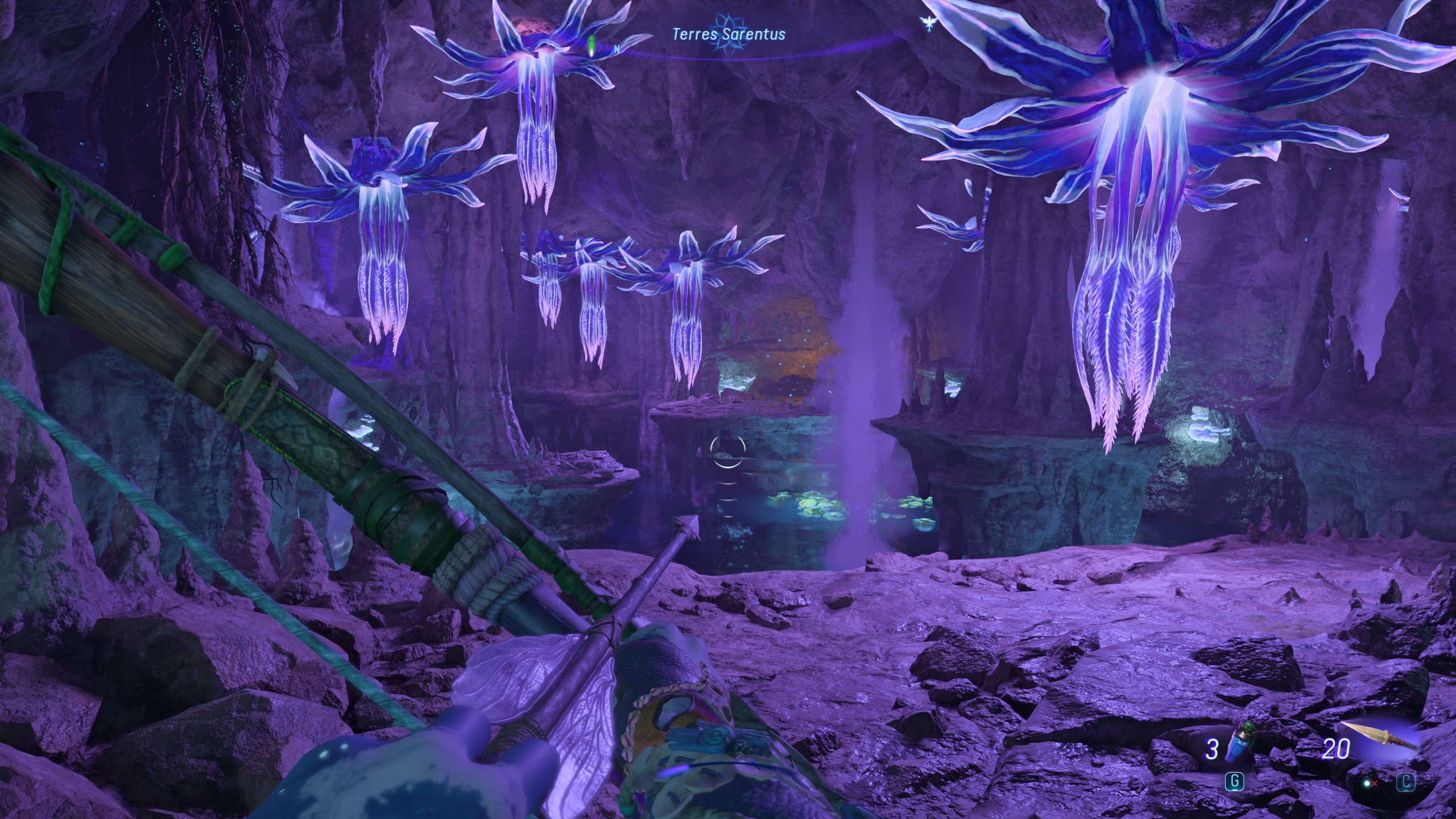Click the arrow count showing 20

[x=1337, y=748]
